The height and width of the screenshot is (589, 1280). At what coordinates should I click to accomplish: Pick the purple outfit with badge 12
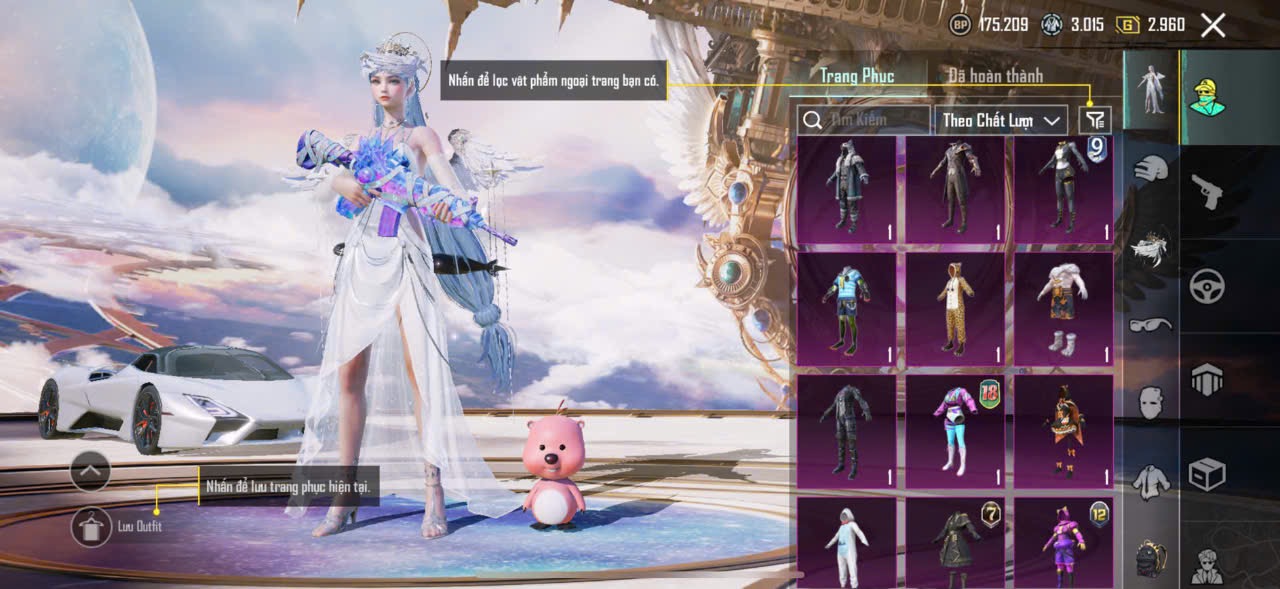point(1063,543)
